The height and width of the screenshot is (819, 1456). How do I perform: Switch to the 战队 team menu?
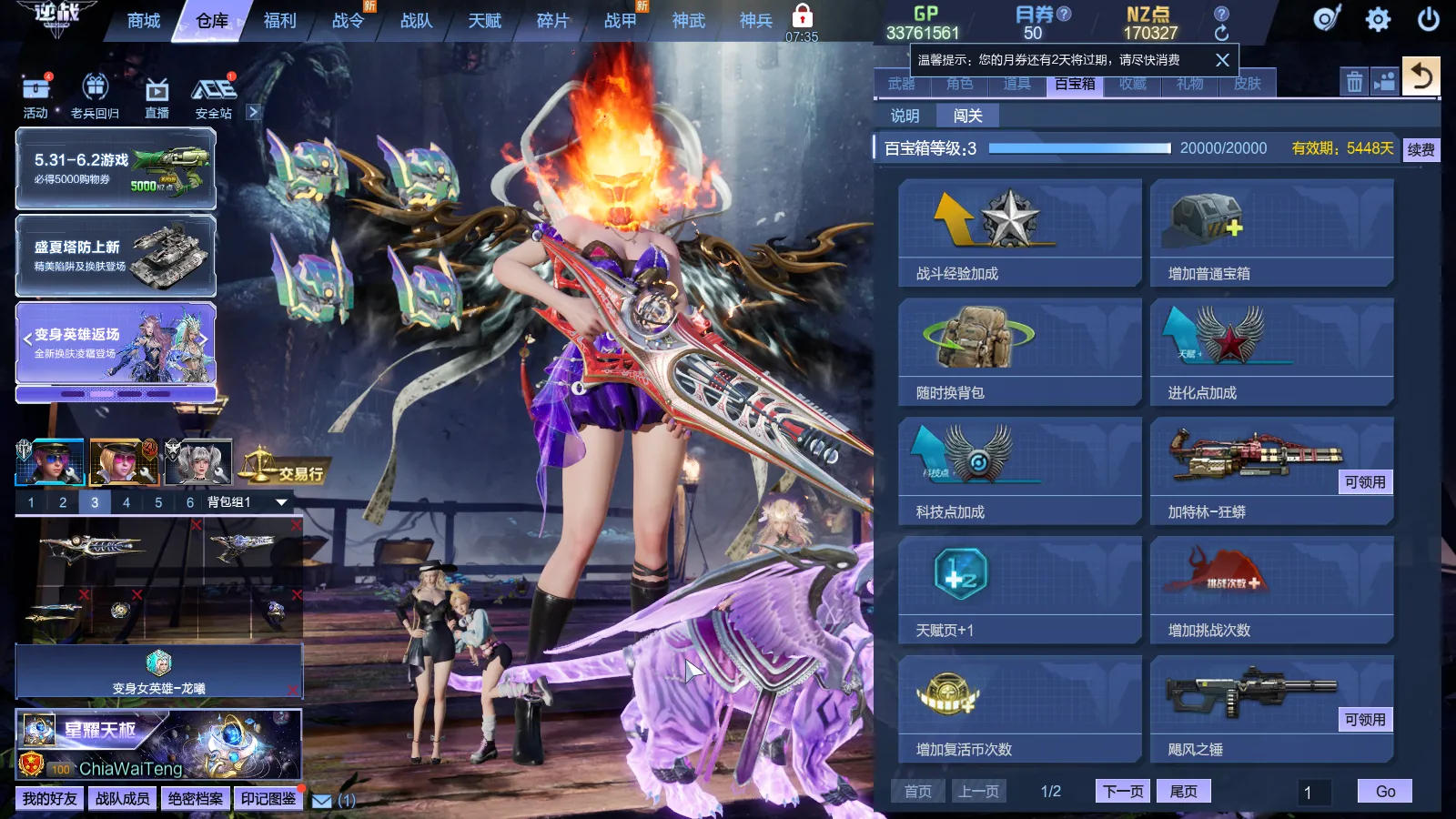tap(416, 21)
